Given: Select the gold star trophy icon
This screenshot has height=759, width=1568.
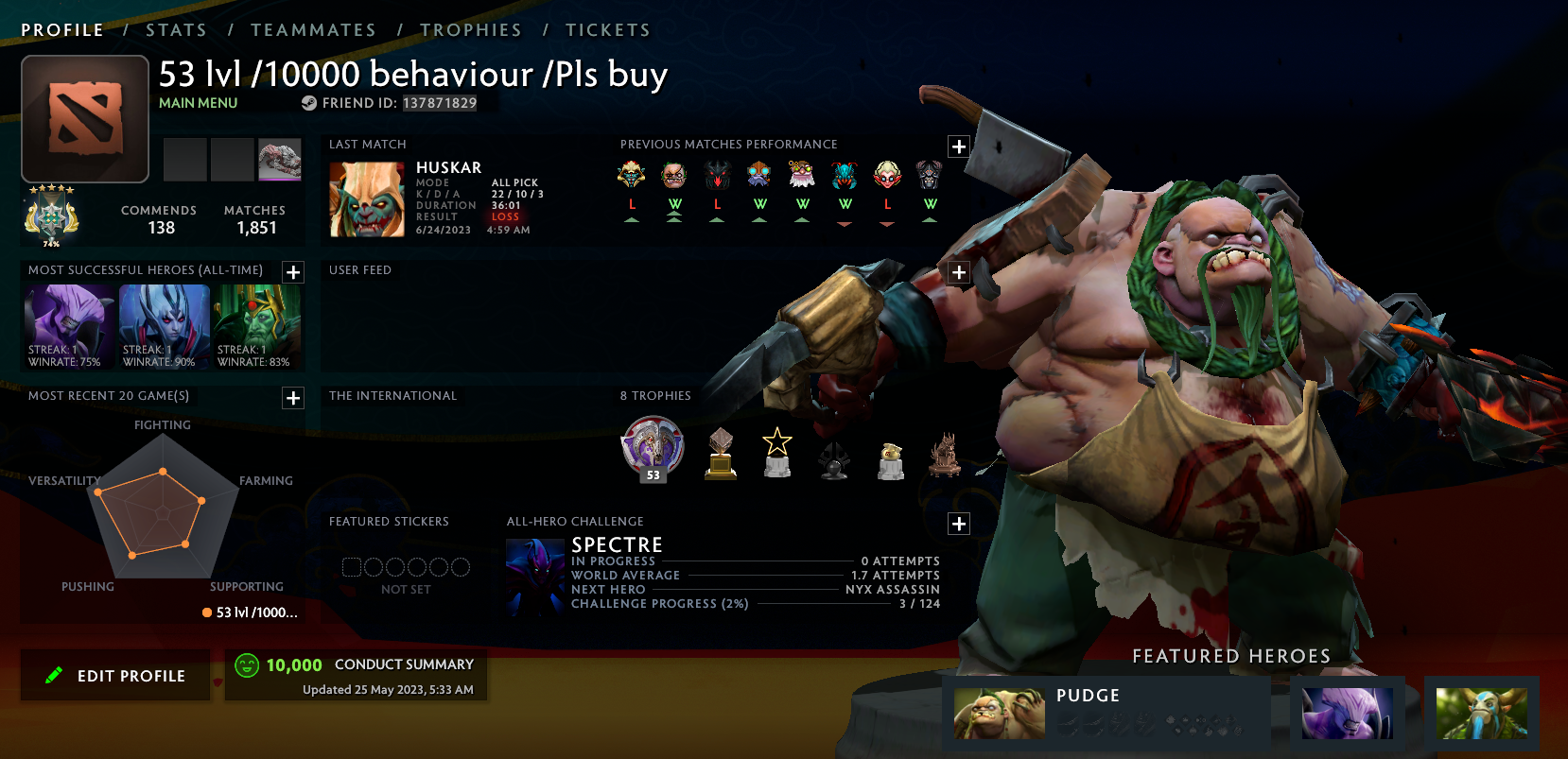Looking at the screenshot, I should coord(776,452).
